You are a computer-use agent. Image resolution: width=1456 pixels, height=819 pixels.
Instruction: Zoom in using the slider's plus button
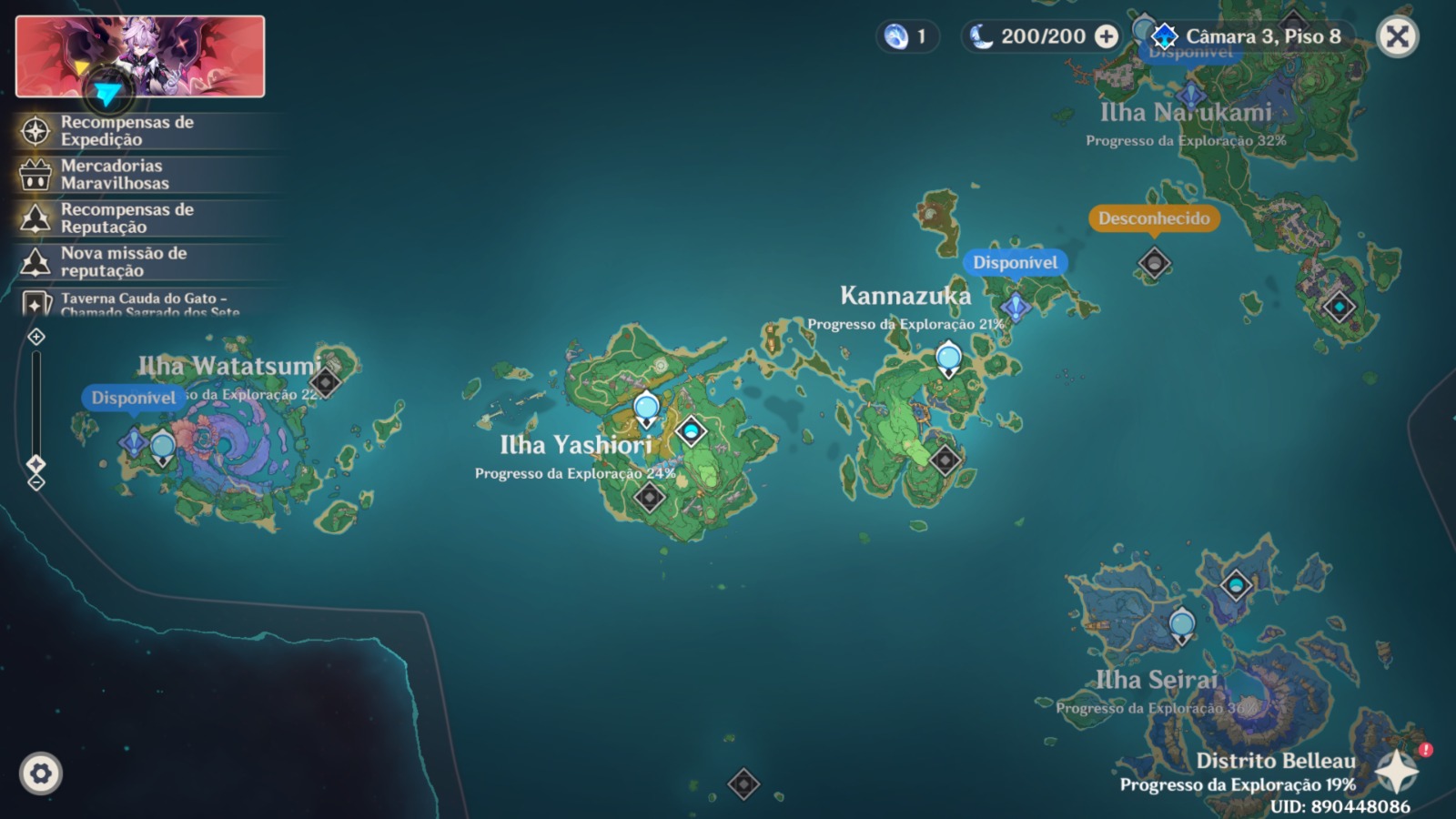tap(36, 338)
